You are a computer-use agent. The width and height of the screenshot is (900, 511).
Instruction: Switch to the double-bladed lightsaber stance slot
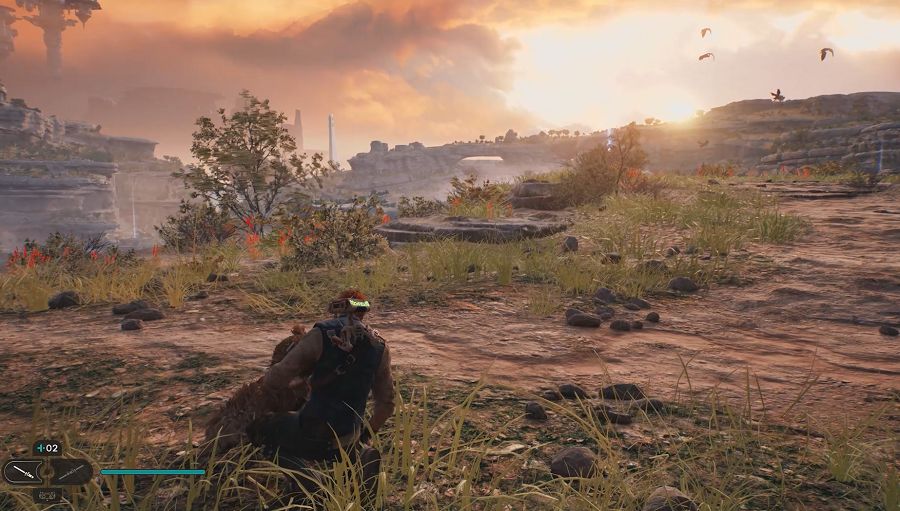pos(72,472)
